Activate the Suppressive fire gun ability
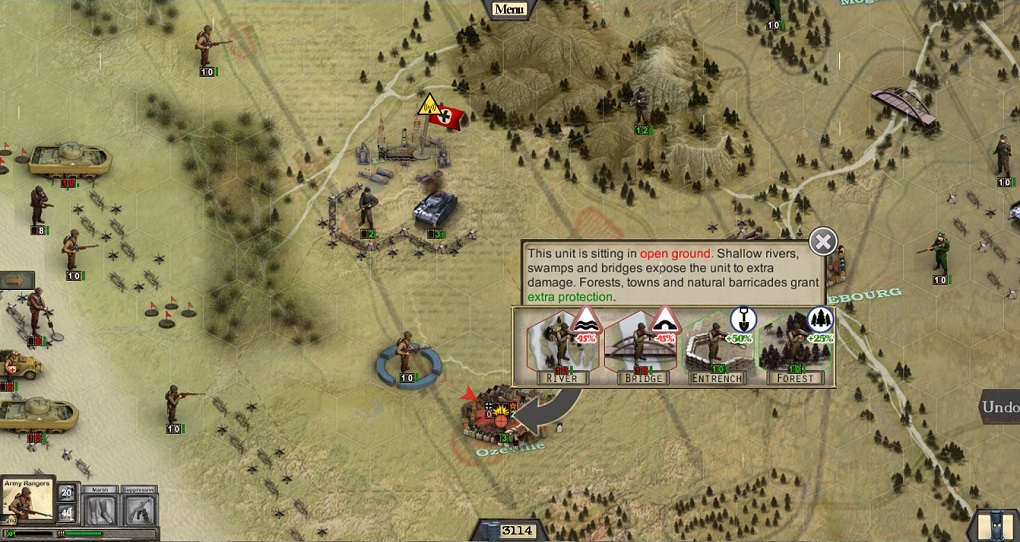 tap(139, 510)
